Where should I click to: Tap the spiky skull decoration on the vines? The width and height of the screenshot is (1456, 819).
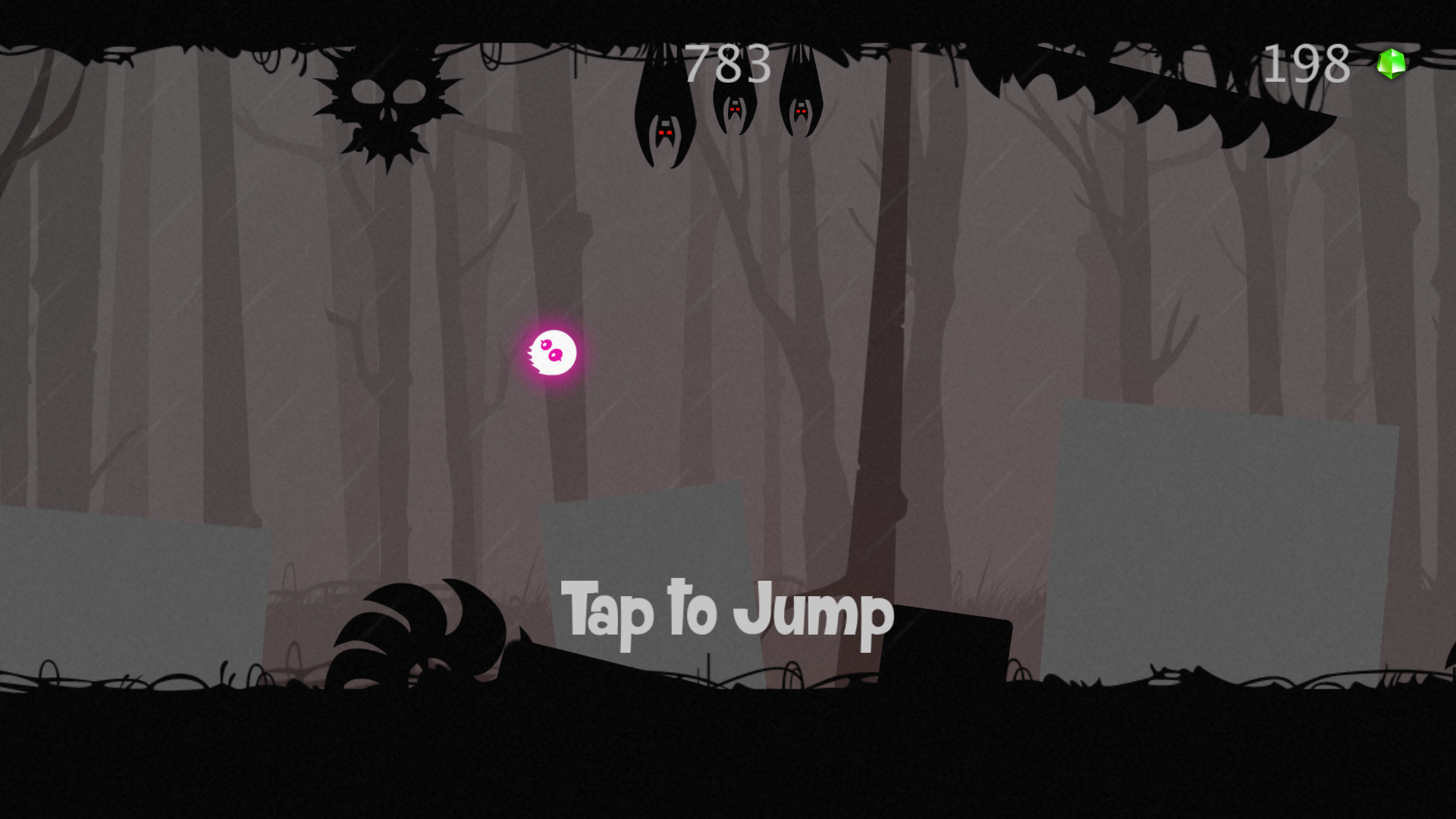tap(387, 102)
